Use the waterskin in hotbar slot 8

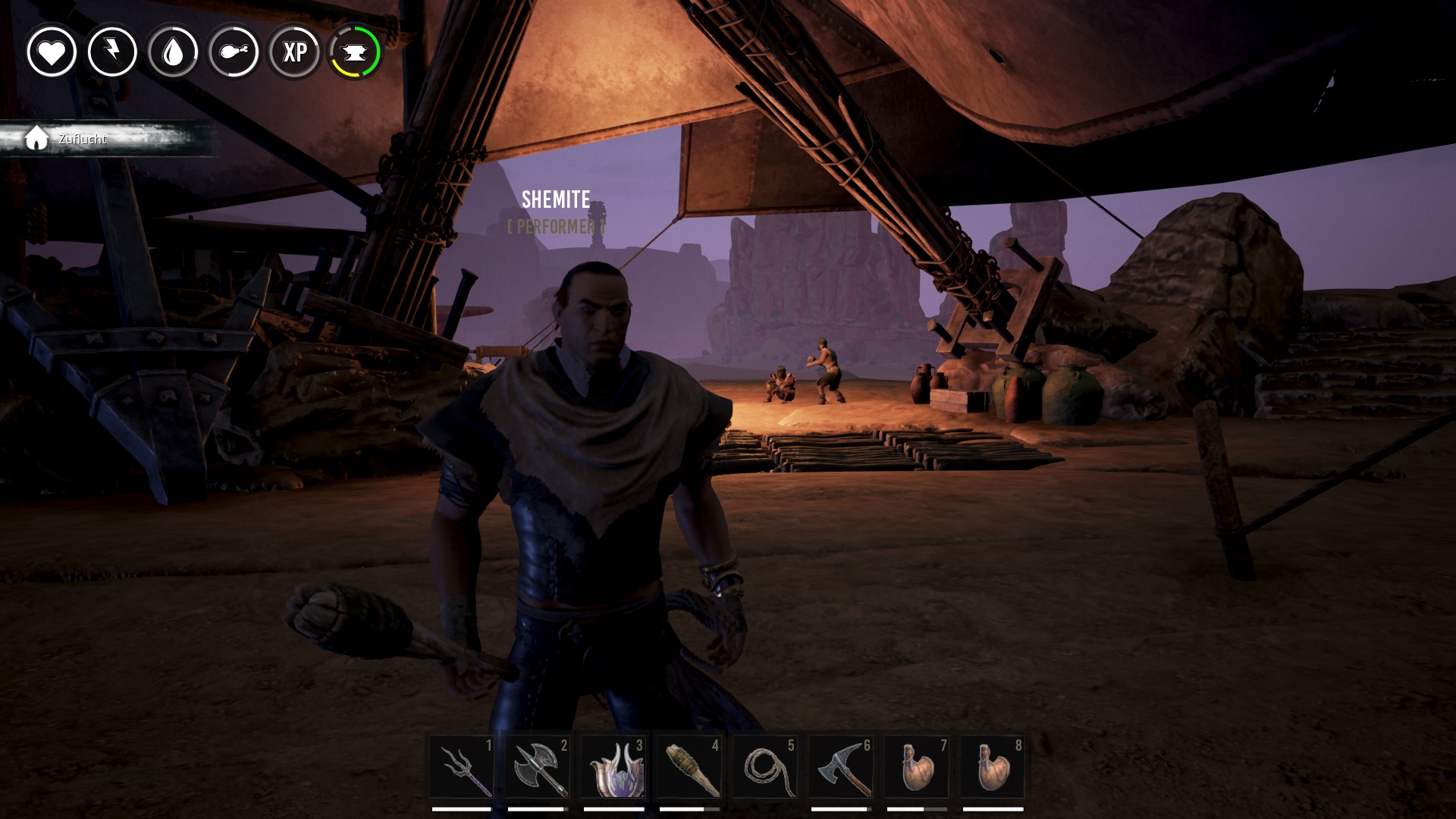(993, 767)
